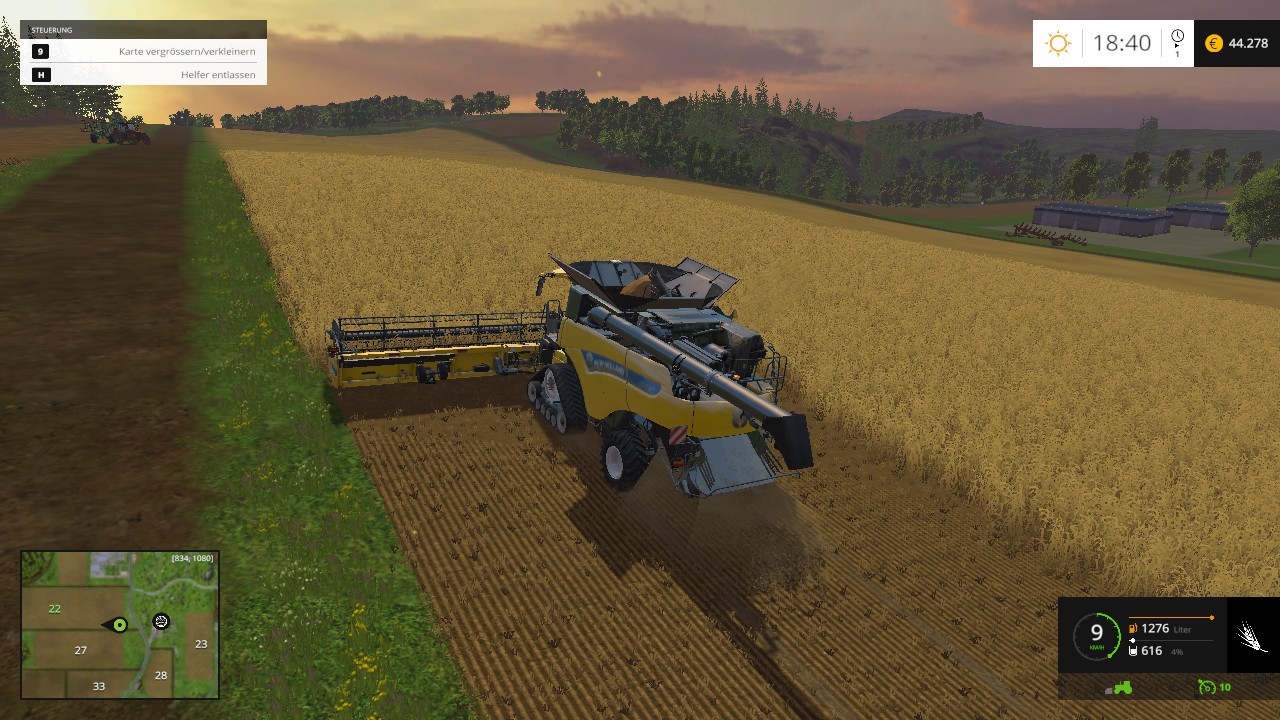Screen dimensions: 1280x720
Task: Select field 33 on the minimap
Action: pyautogui.click(x=98, y=686)
